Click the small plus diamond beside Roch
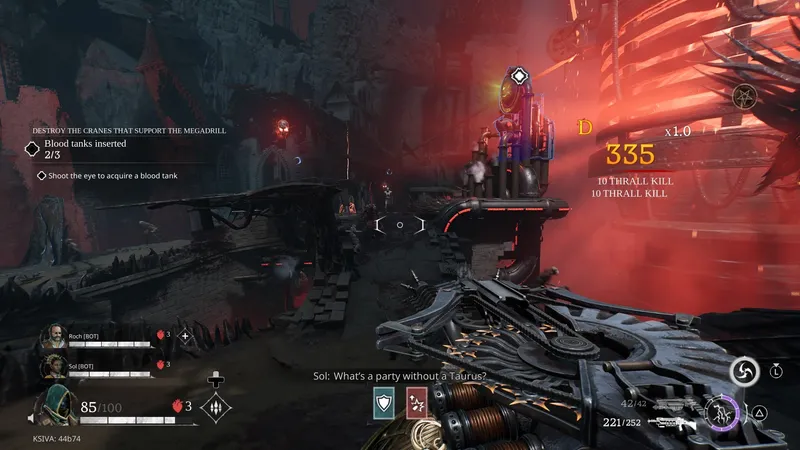 184,336
